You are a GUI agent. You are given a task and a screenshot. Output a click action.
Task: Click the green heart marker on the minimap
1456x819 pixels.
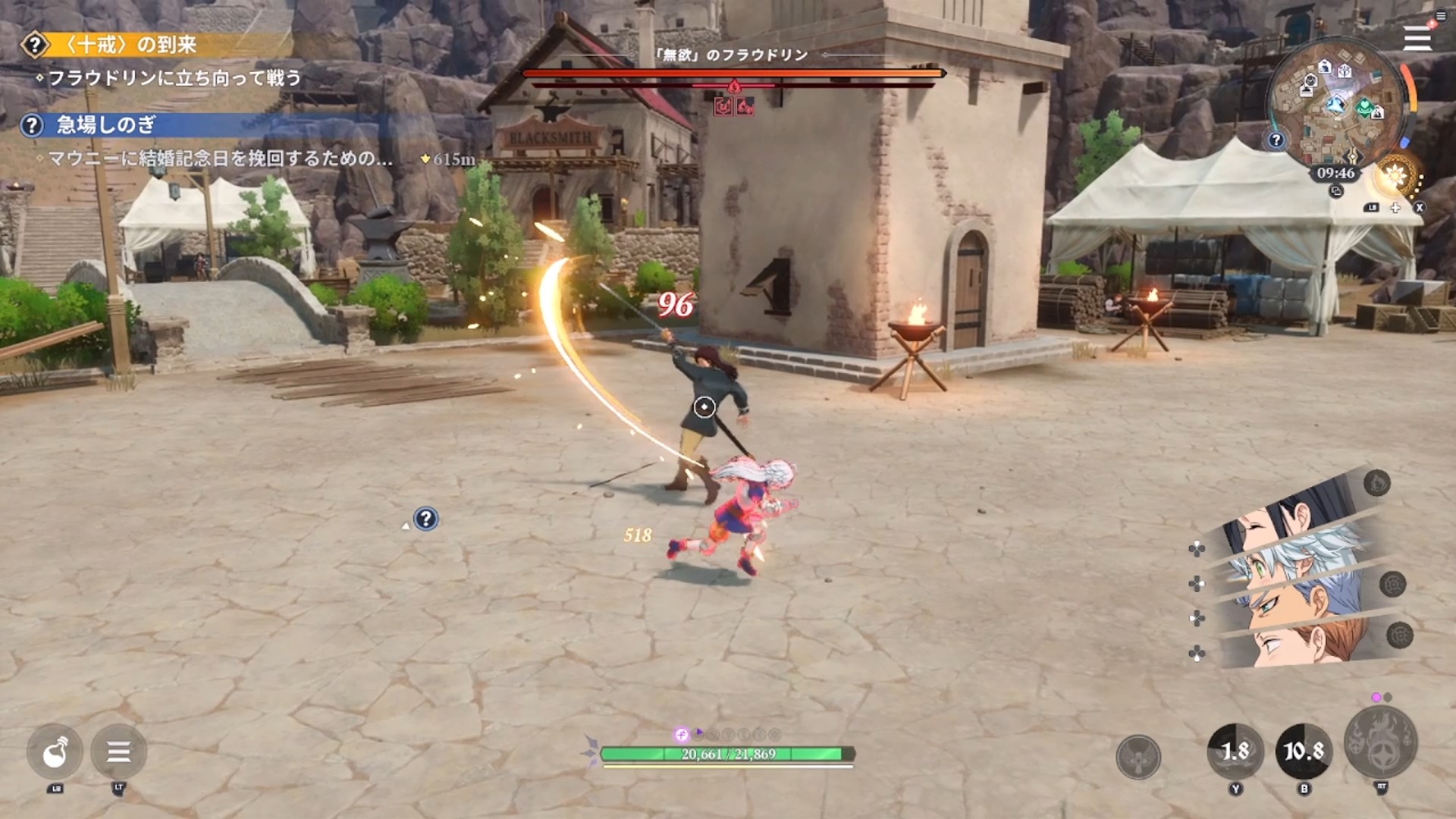pos(1364,107)
